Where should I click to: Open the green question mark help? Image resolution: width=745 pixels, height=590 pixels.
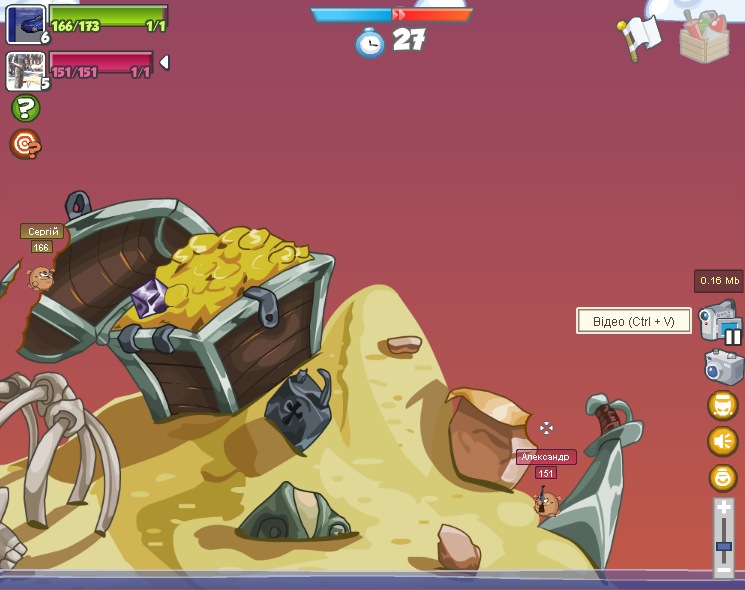[x=25, y=108]
